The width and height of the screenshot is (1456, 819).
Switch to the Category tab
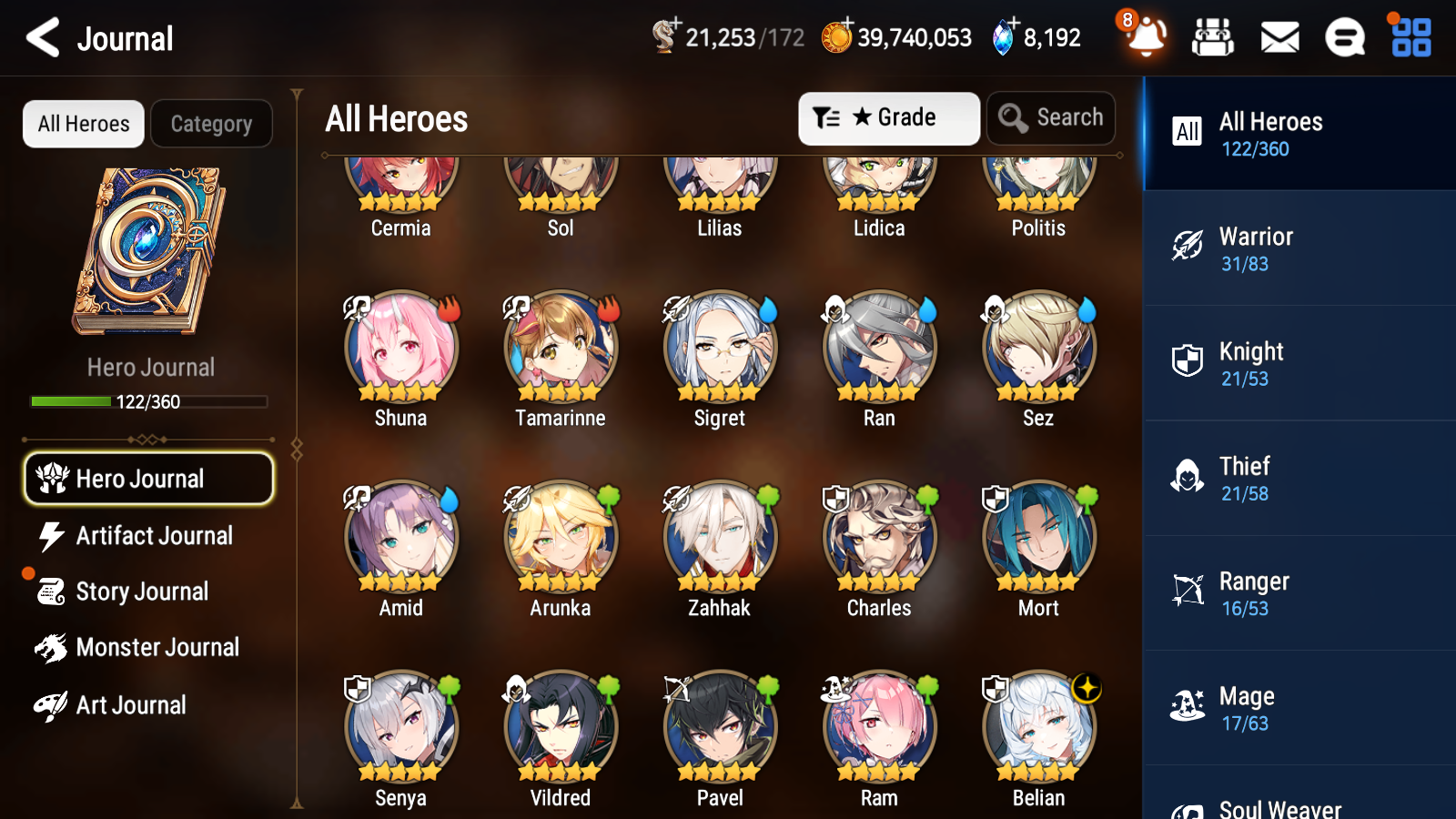tap(211, 124)
